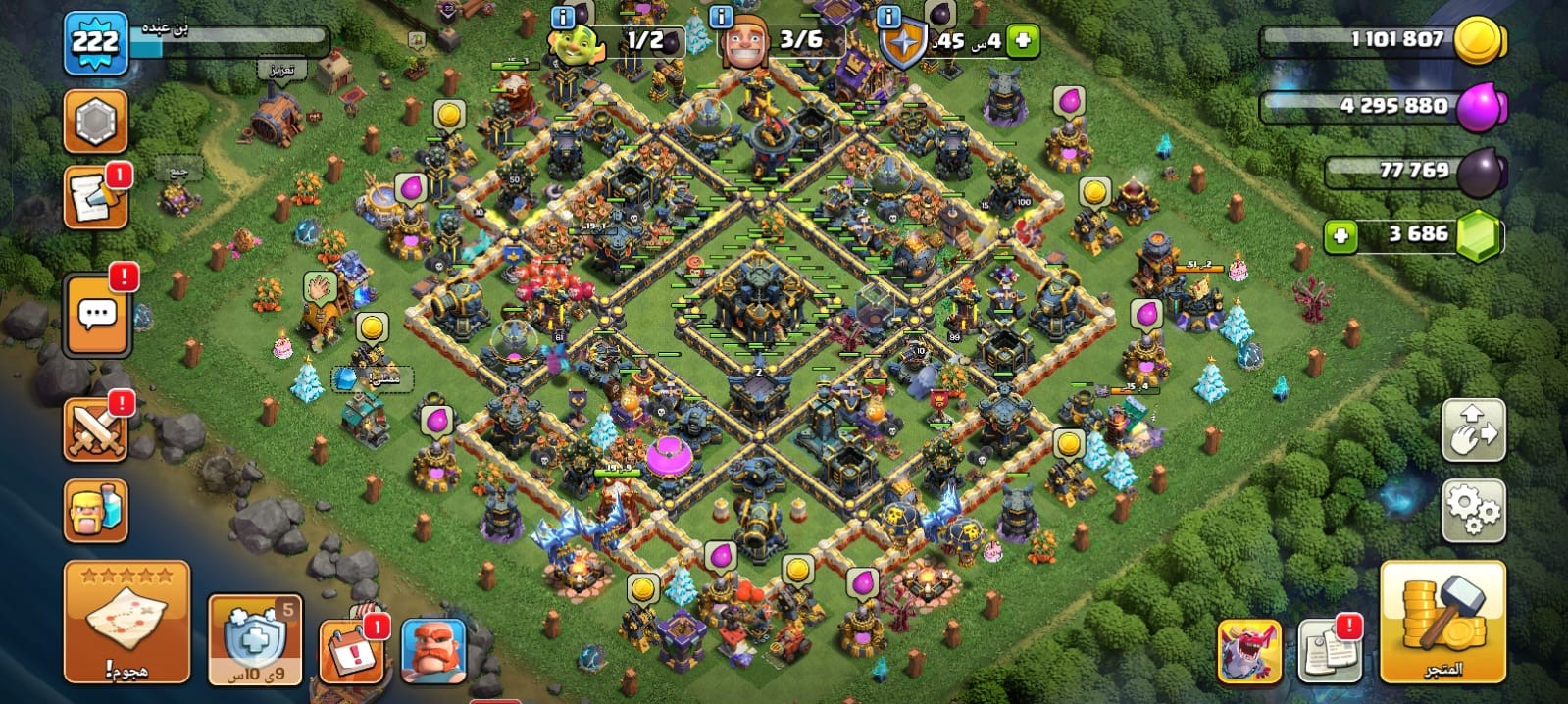This screenshot has height=704, width=1568.
Task: Open the army training barbarian icon
Action: pos(95,510)
